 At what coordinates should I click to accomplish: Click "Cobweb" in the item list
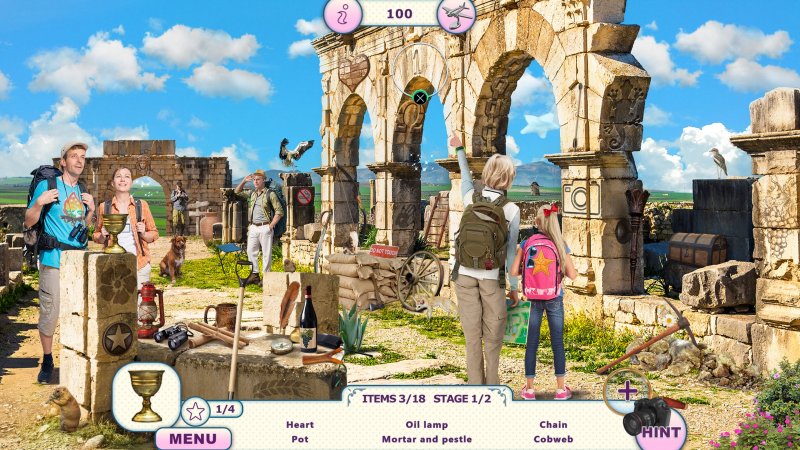553,439
